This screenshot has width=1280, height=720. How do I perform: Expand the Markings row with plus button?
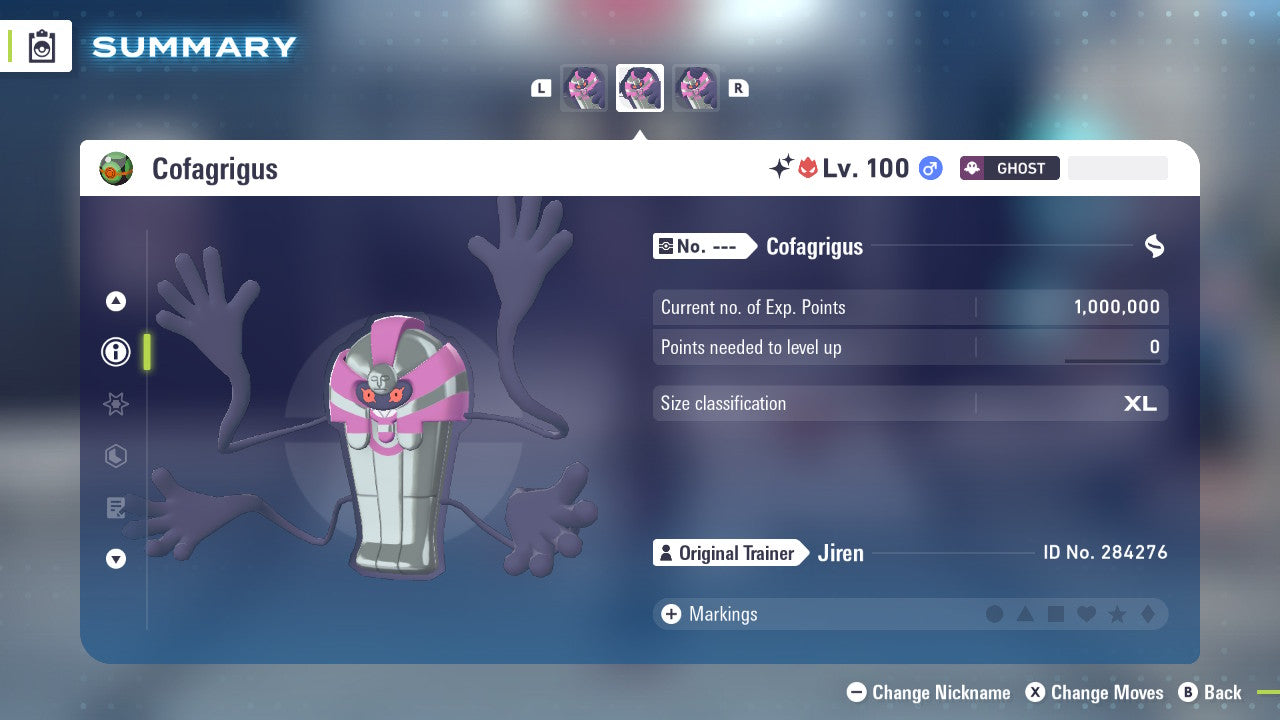point(670,614)
